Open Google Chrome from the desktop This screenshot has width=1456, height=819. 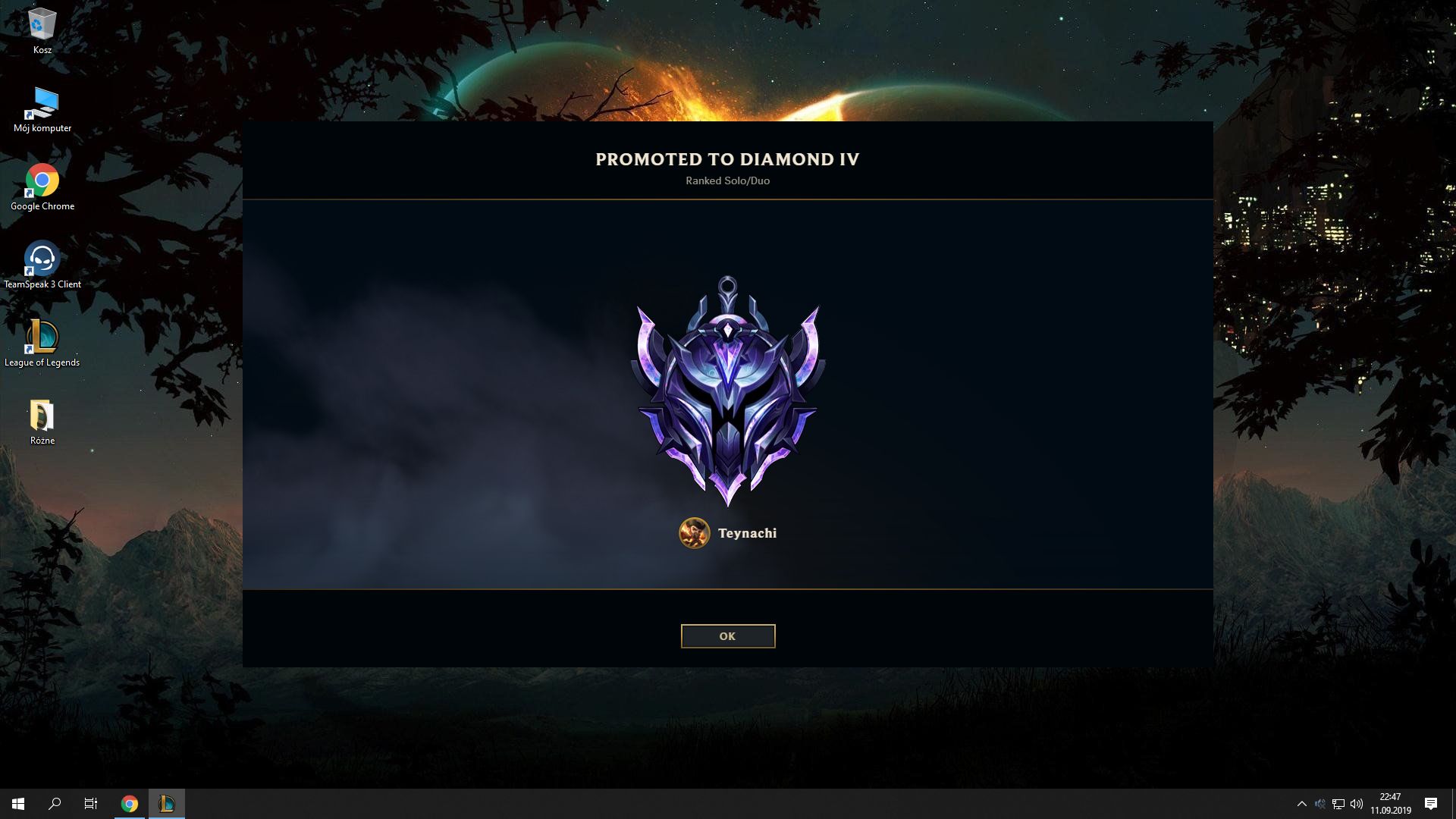tap(42, 180)
